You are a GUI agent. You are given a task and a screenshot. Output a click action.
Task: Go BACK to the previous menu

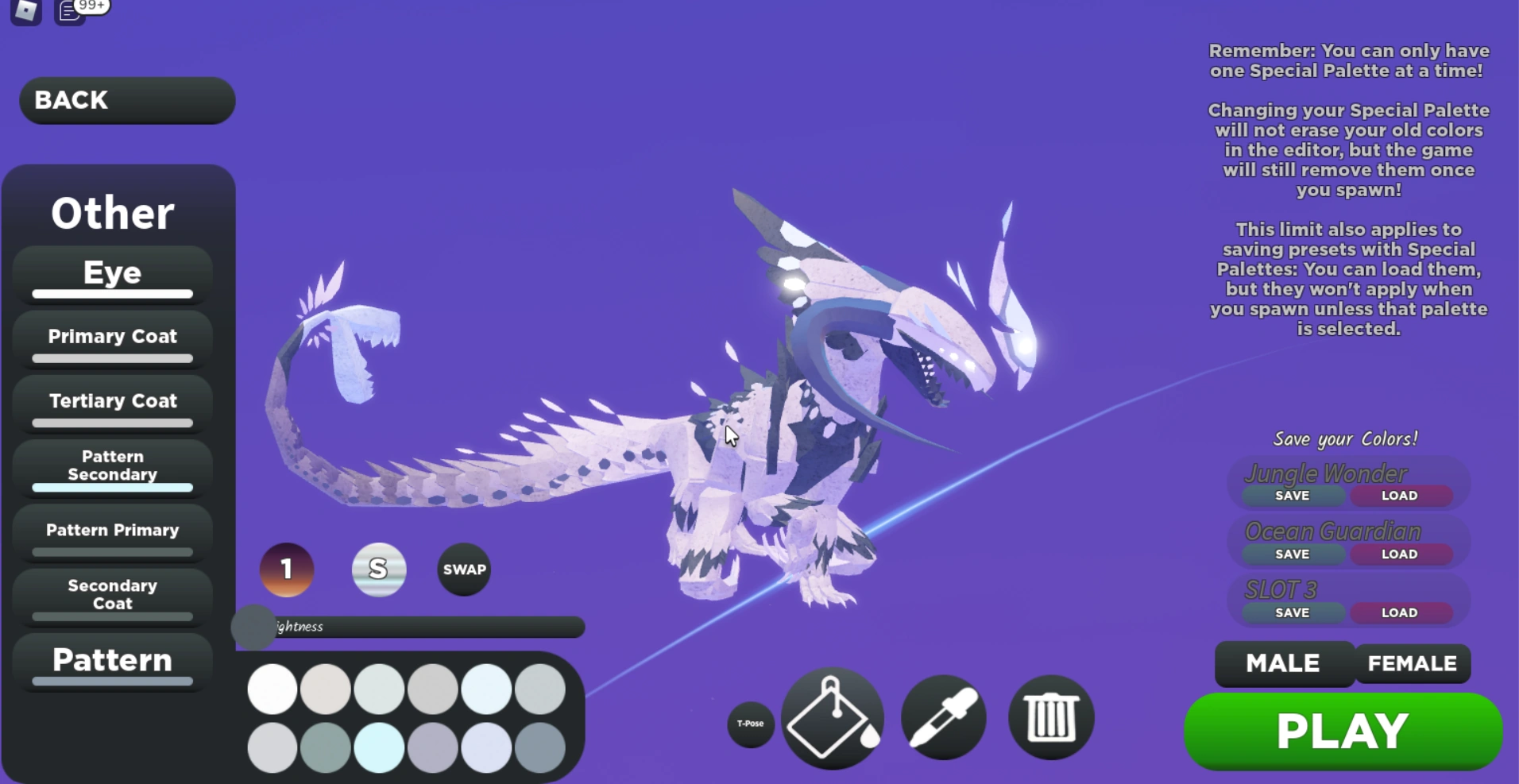(x=126, y=100)
